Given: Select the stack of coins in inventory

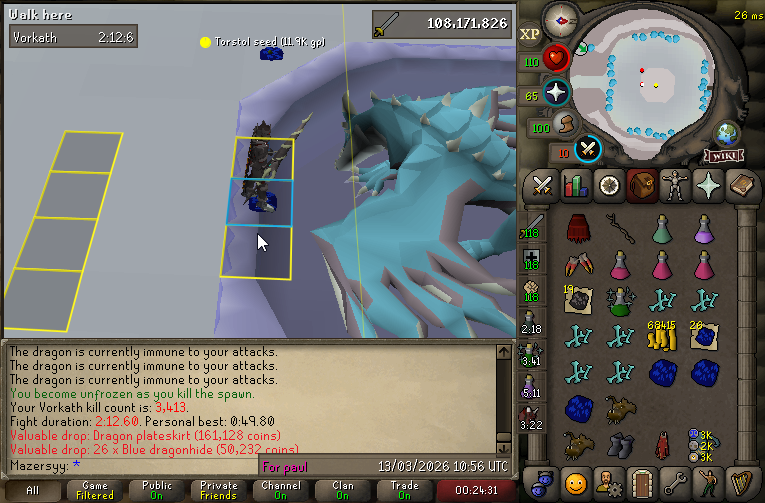Looking at the screenshot, I should click(660, 338).
